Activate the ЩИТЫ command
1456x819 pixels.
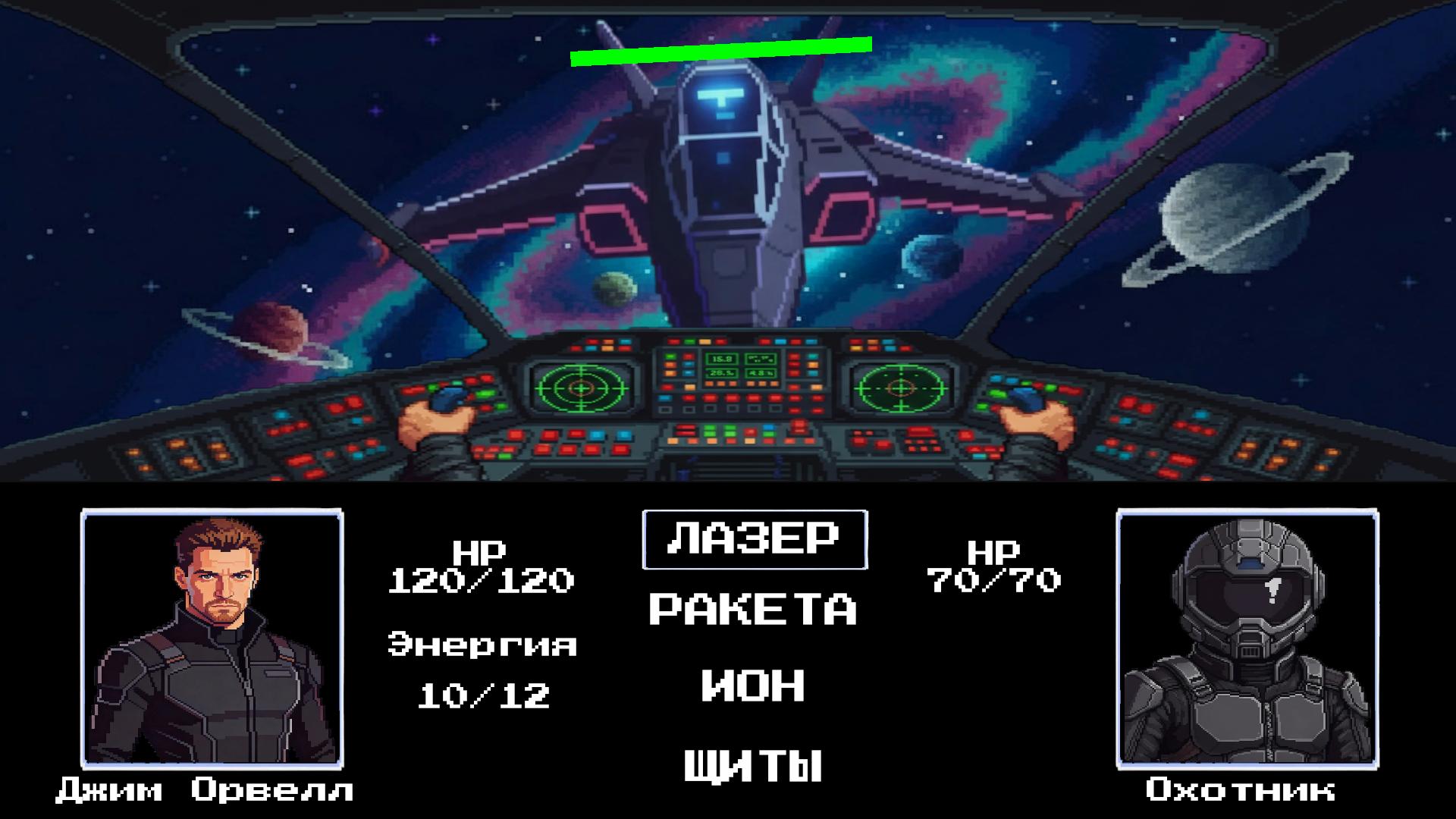click(752, 764)
